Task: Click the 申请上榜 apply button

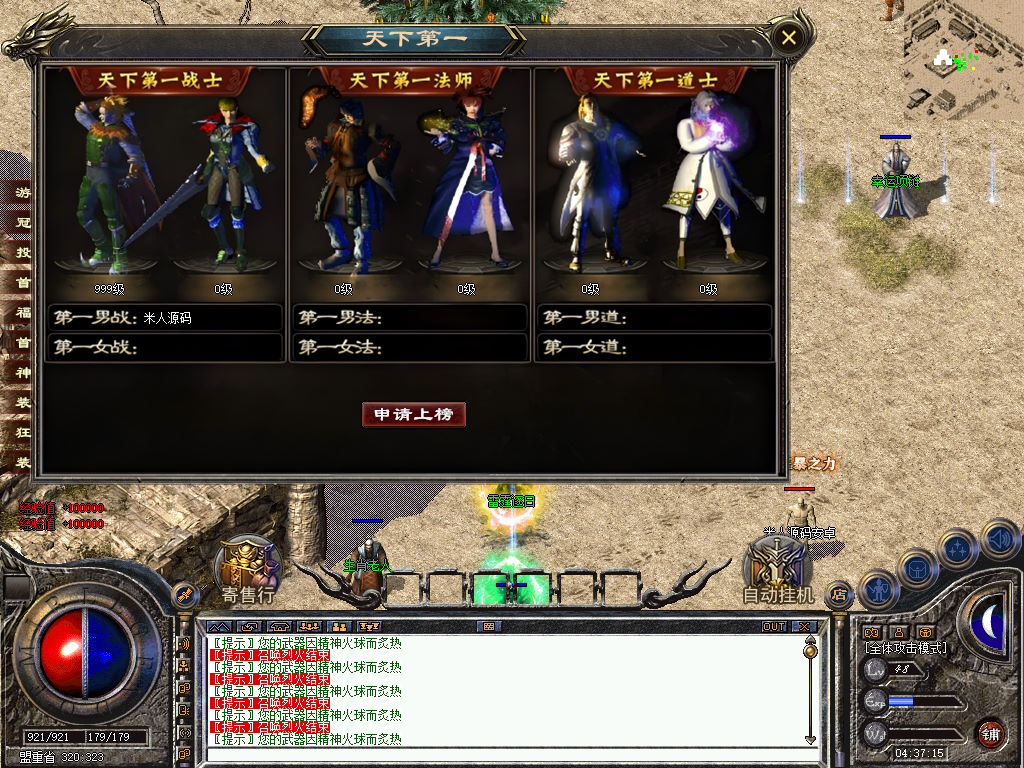Action: (414, 414)
